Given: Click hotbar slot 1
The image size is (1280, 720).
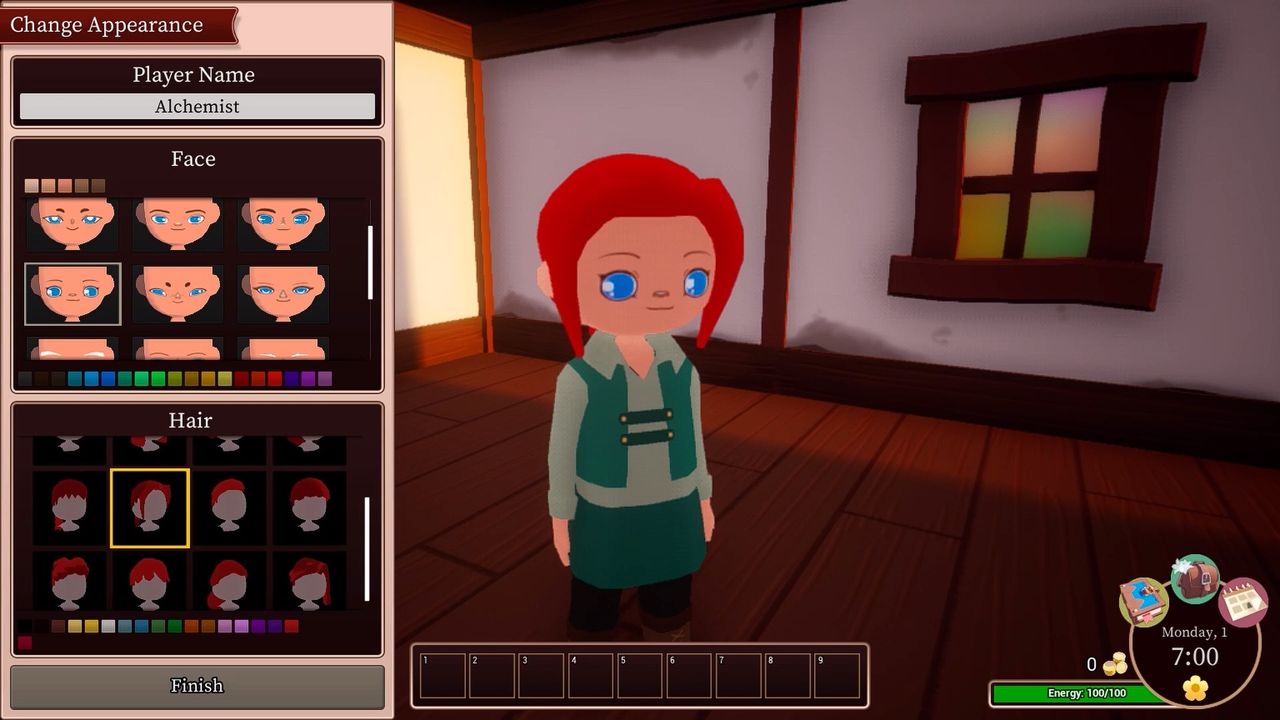Looking at the screenshot, I should click(441, 675).
